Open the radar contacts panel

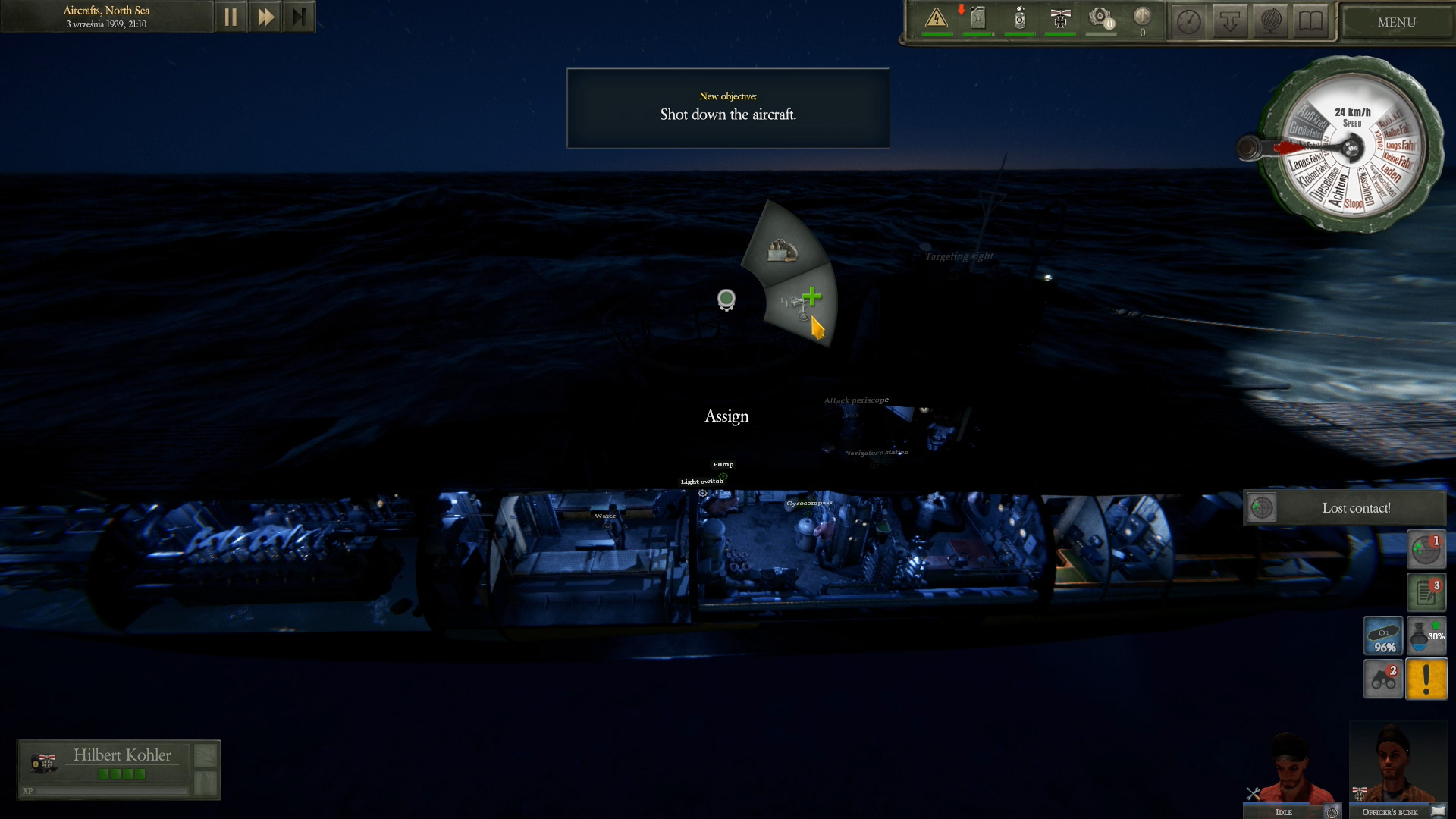coord(1426,549)
